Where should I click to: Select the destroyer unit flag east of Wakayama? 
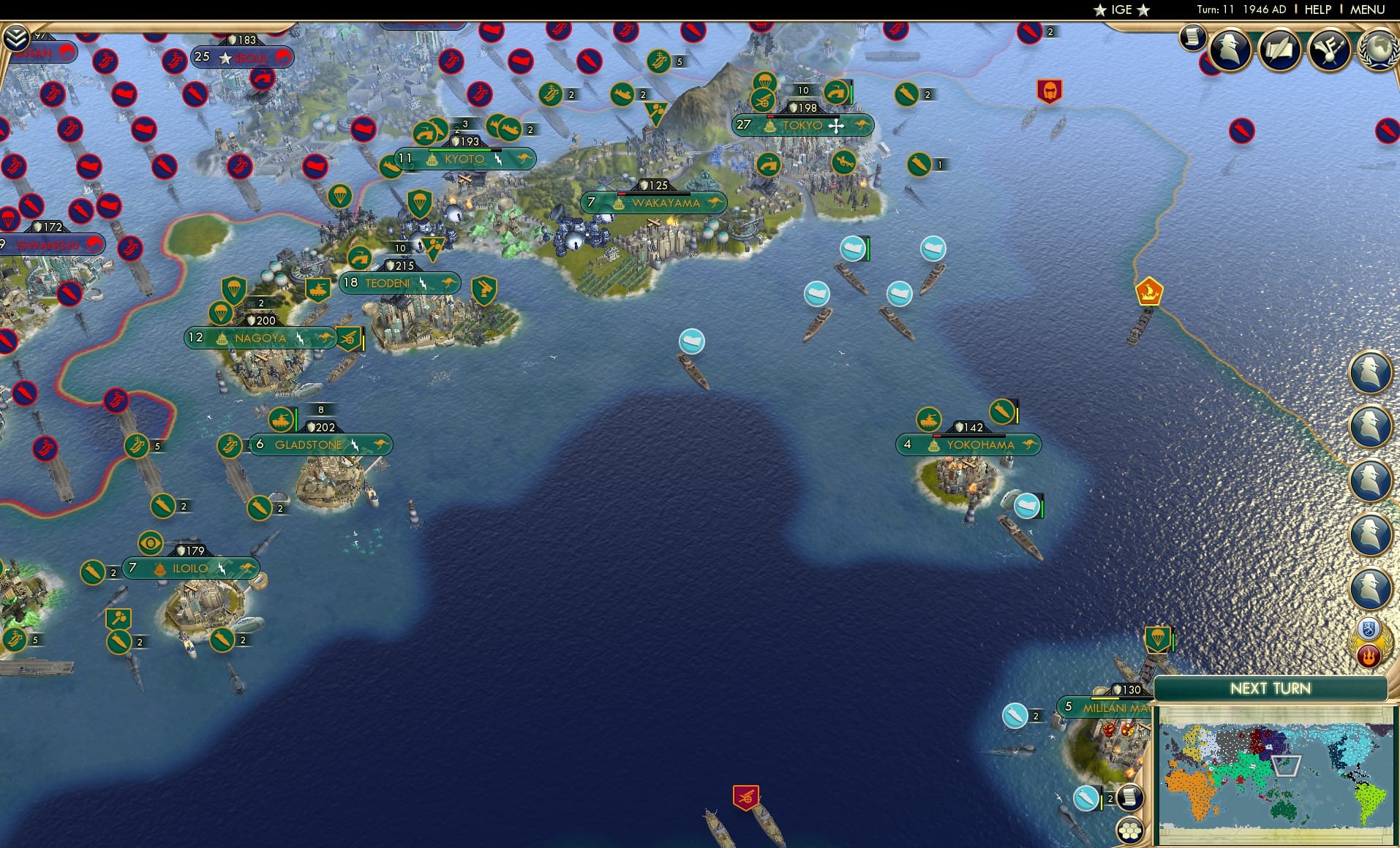coord(854,249)
